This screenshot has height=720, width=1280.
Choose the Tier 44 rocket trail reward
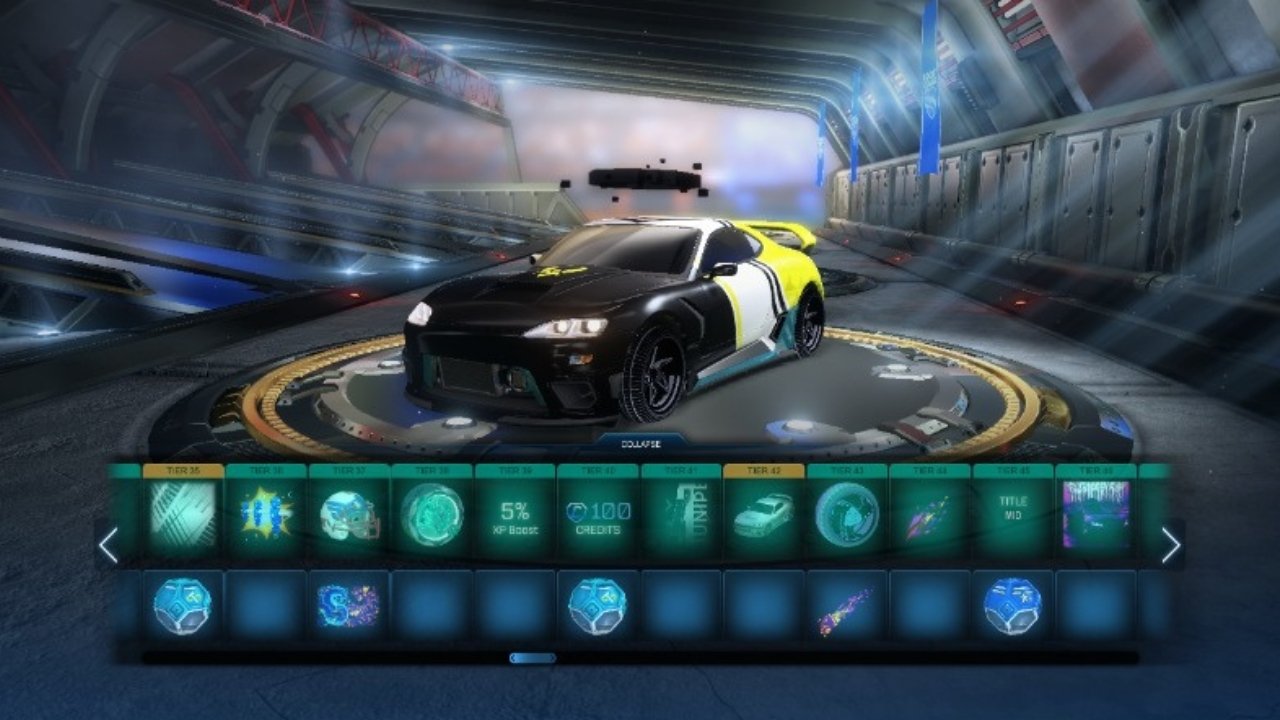(x=930, y=514)
